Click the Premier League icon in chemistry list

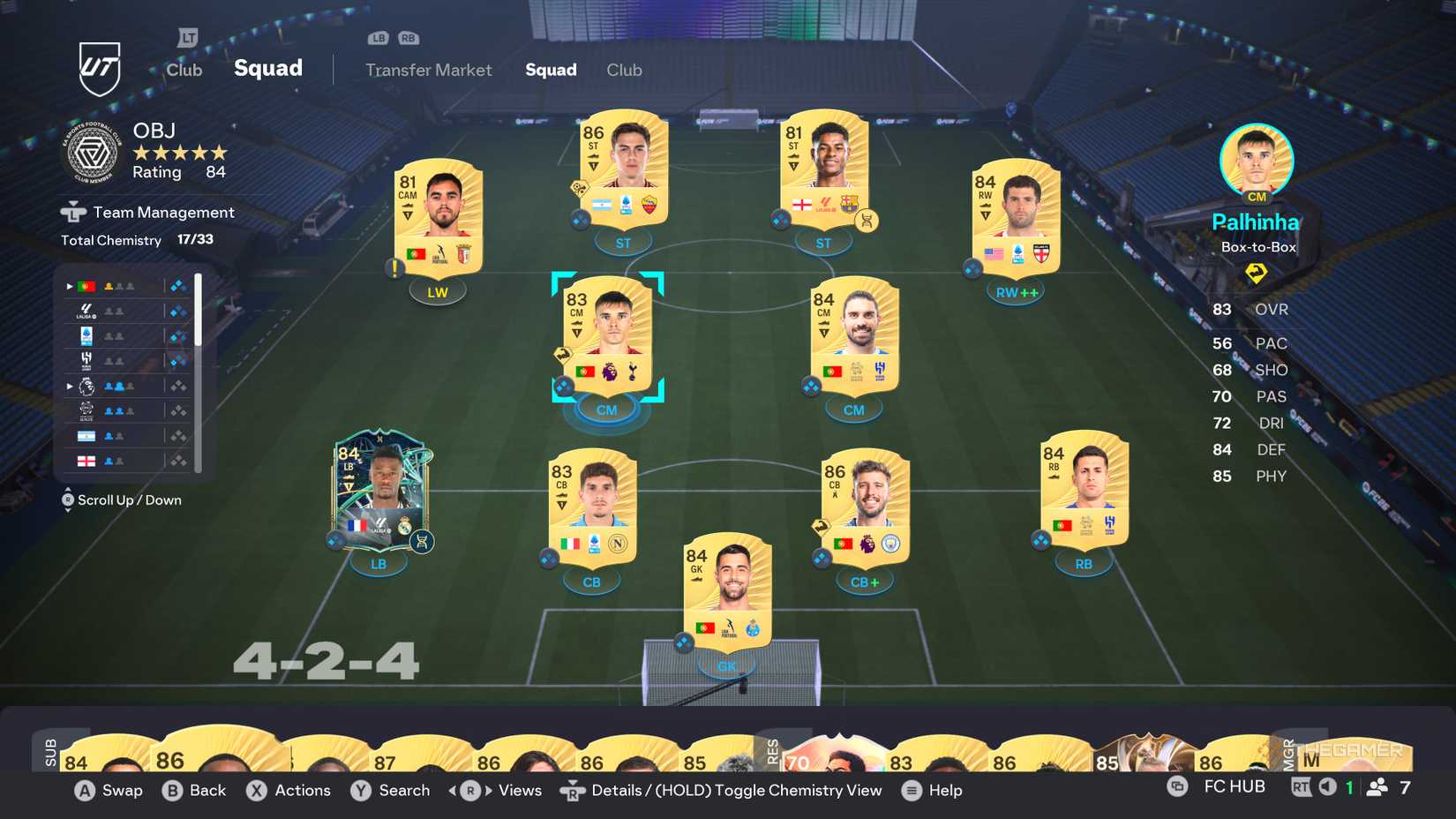[86, 386]
